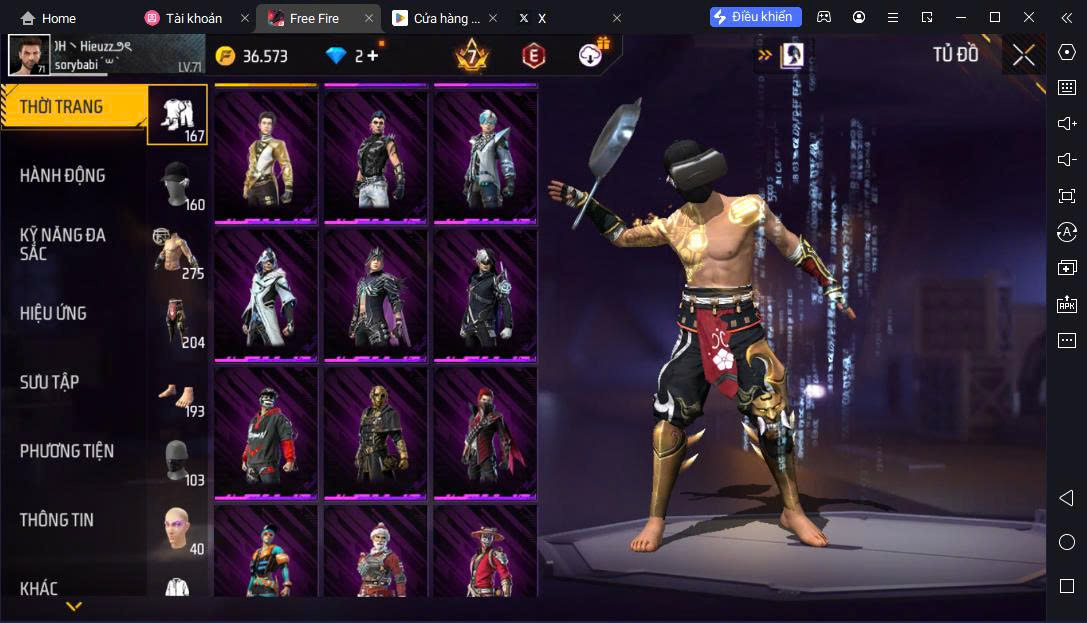This screenshot has width=1087, height=623.
Task: Expand the character preview panel arrow
Action: pyautogui.click(x=765, y=56)
